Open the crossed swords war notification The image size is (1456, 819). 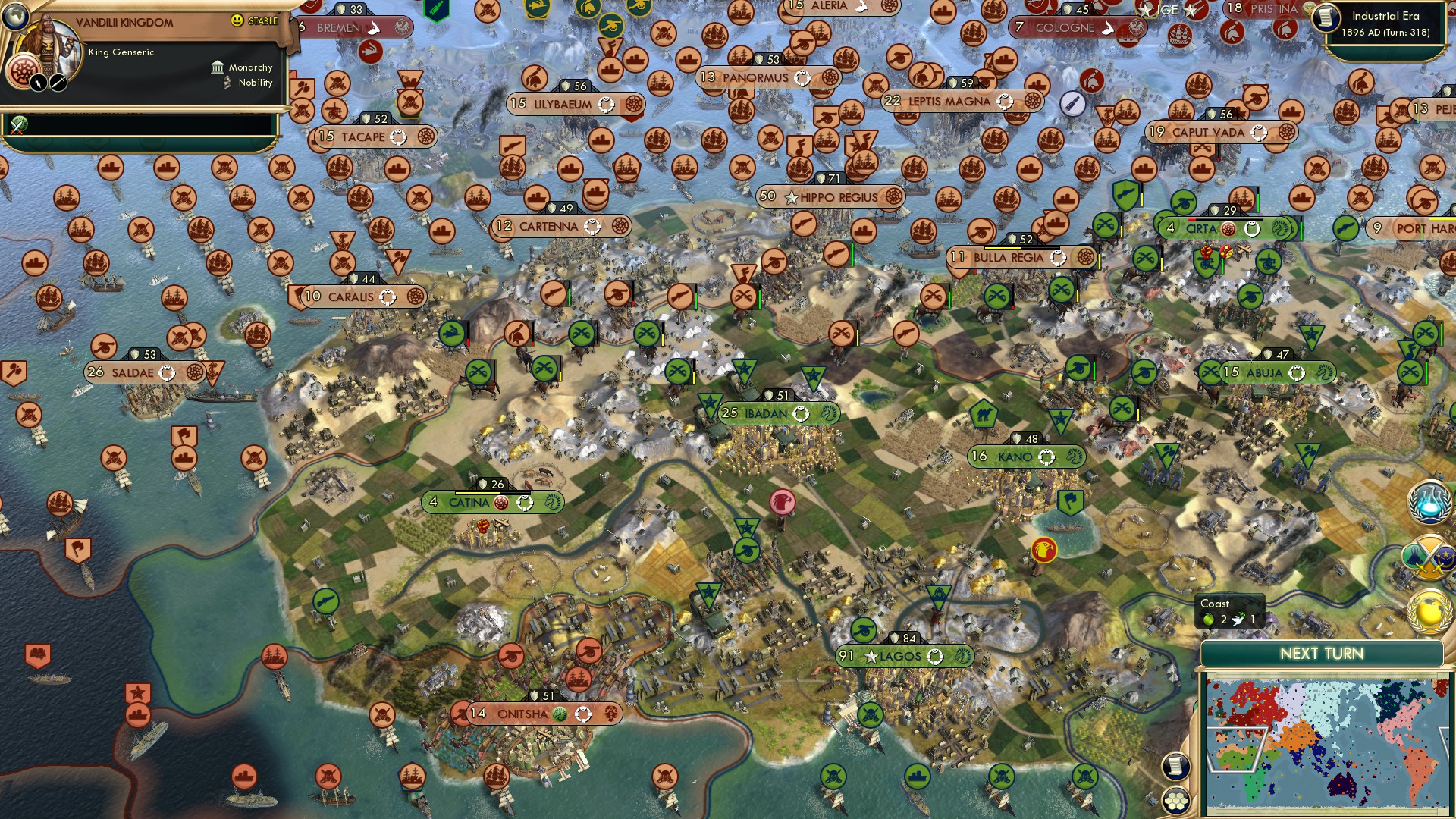tap(1430, 558)
